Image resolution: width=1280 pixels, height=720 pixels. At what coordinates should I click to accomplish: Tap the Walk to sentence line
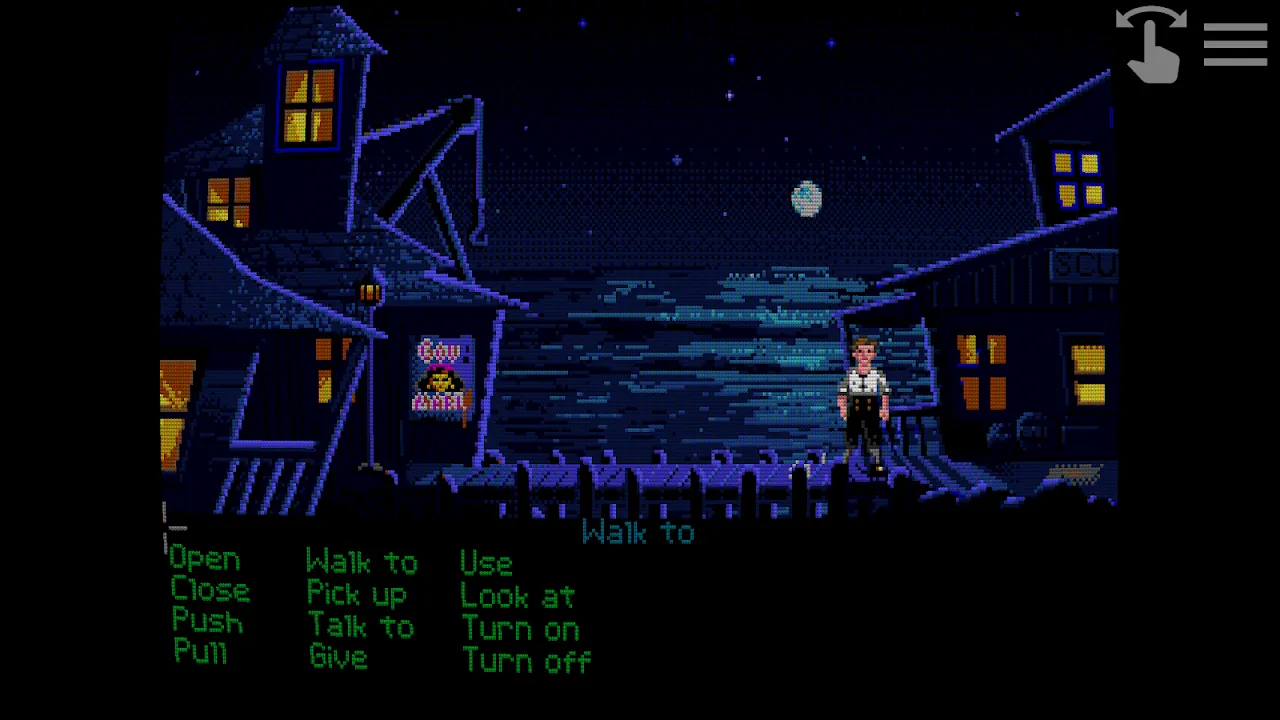638,532
